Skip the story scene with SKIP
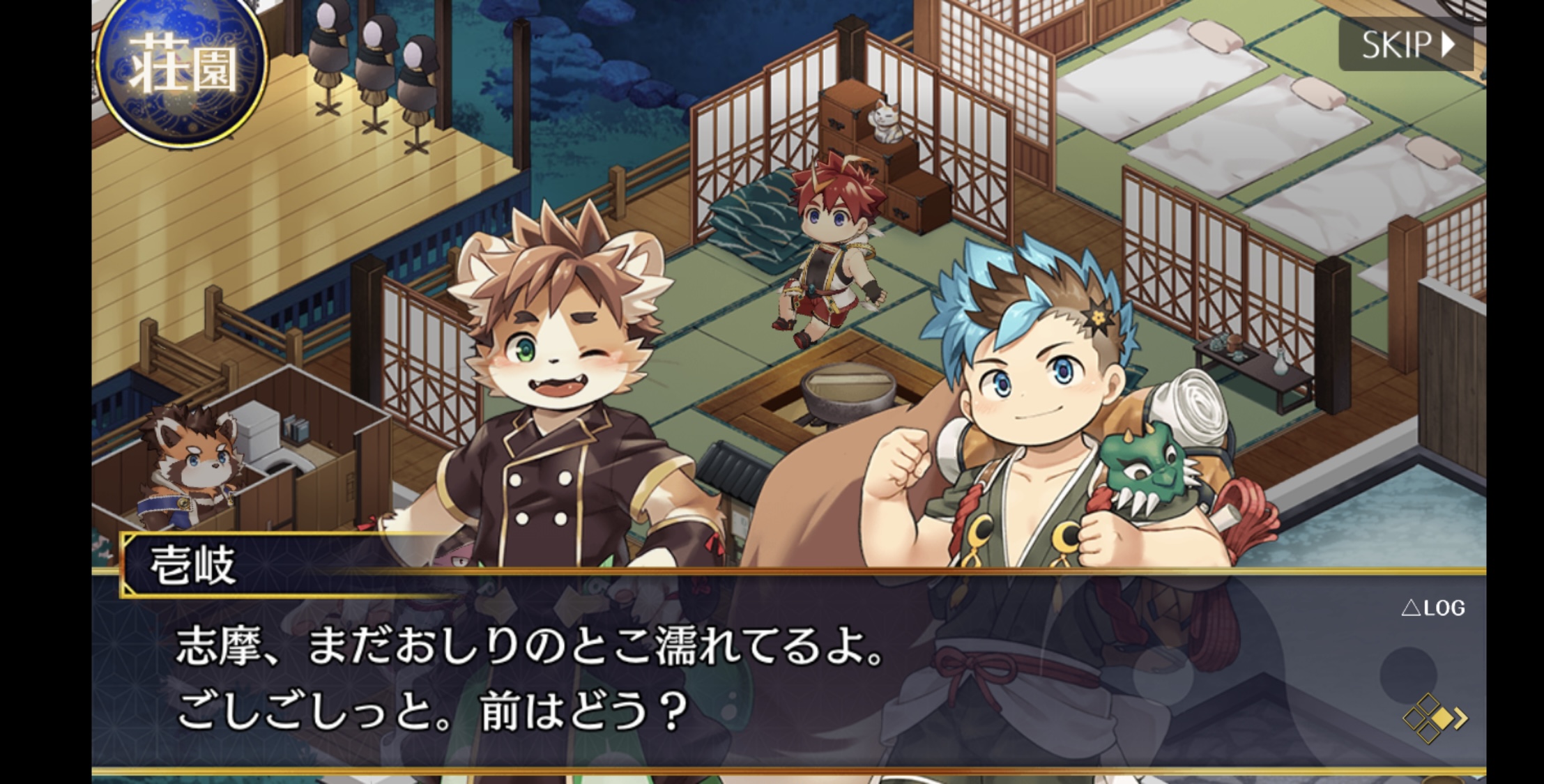This screenshot has height=784, width=1544. pos(1406,45)
